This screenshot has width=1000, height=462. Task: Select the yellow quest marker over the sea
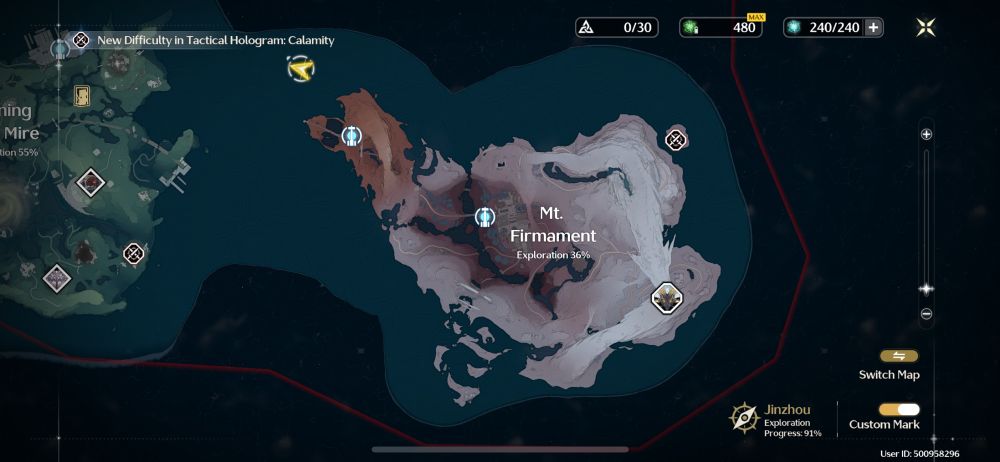(x=300, y=68)
